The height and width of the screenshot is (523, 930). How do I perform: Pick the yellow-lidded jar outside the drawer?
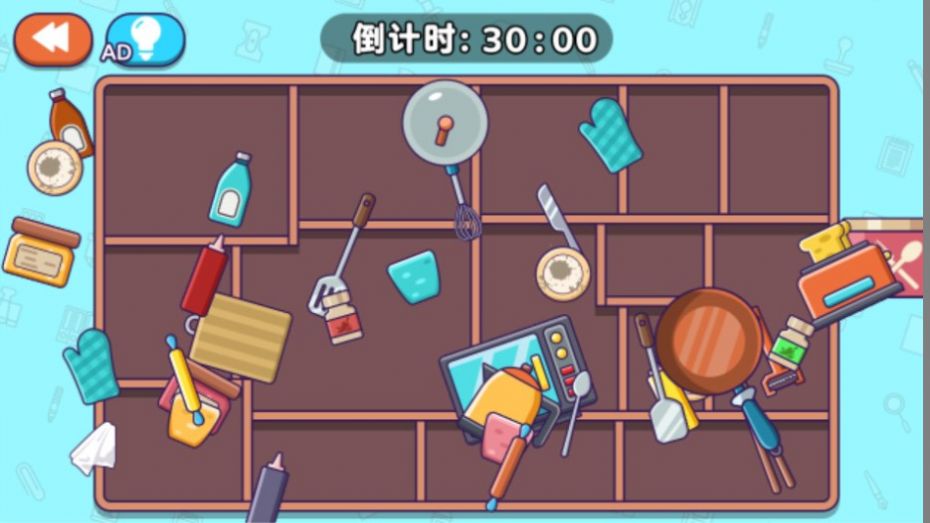click(41, 251)
